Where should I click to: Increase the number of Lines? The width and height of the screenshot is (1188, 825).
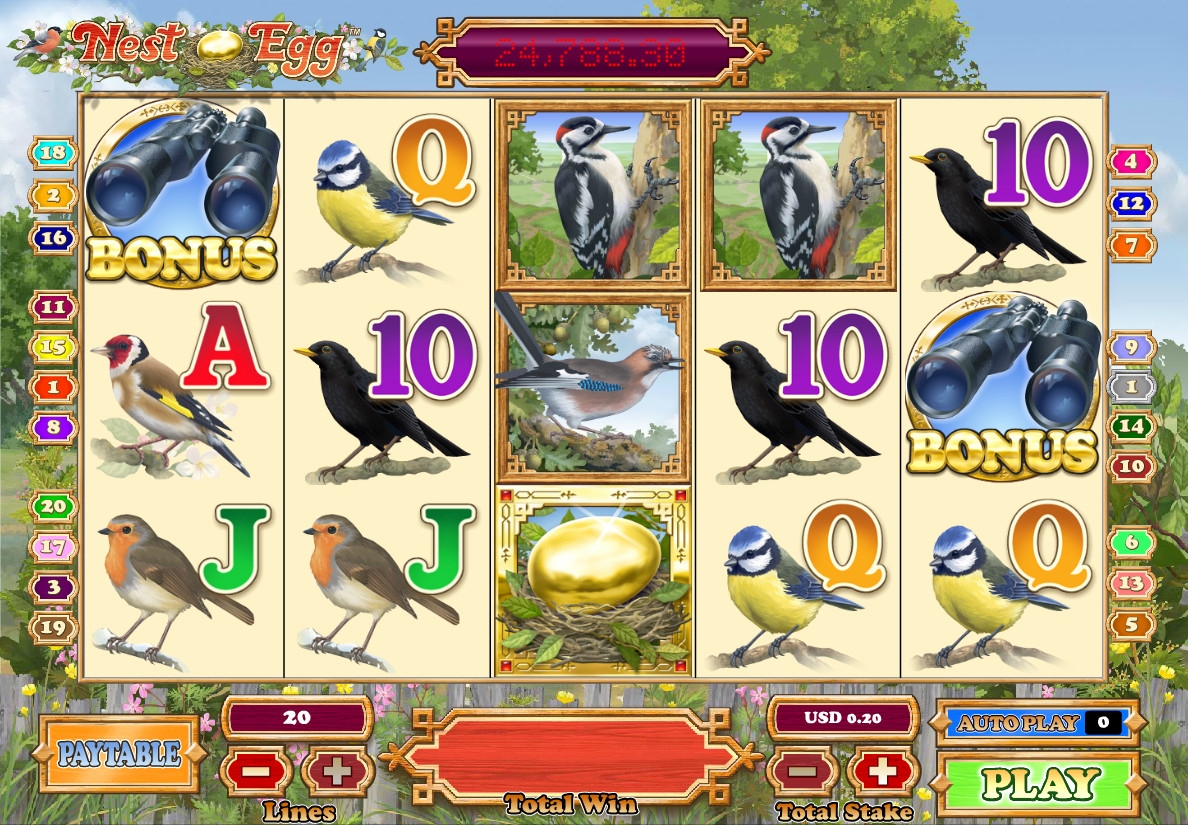pos(337,772)
